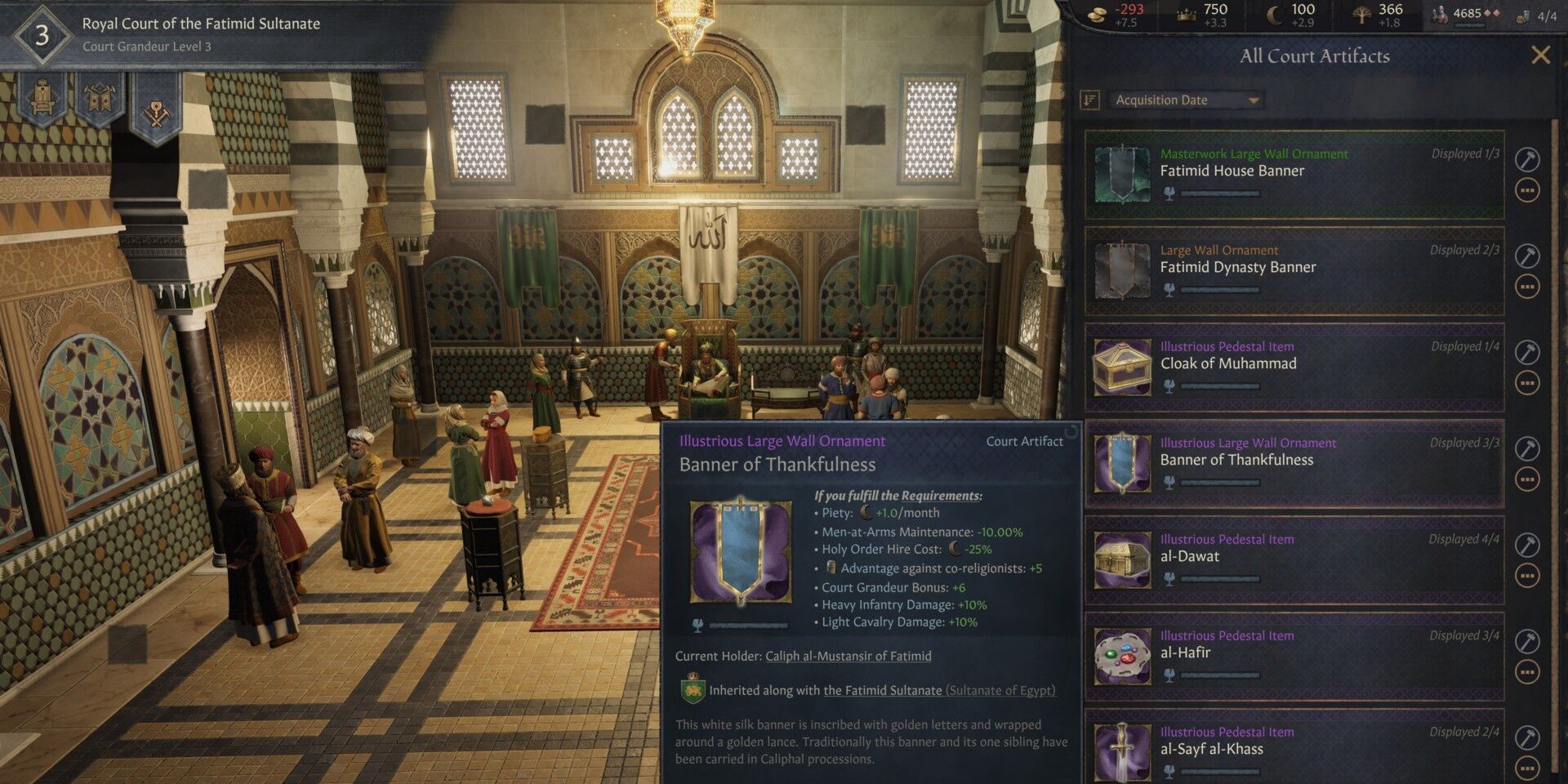Open the Acquisition Date sort dropdown
Image resolution: width=1568 pixels, height=784 pixels.
1183,100
